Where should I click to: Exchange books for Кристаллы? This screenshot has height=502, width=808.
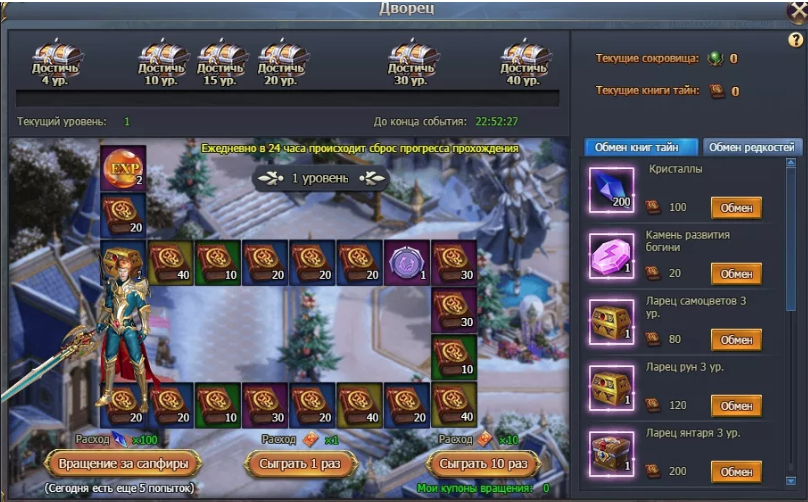736,208
